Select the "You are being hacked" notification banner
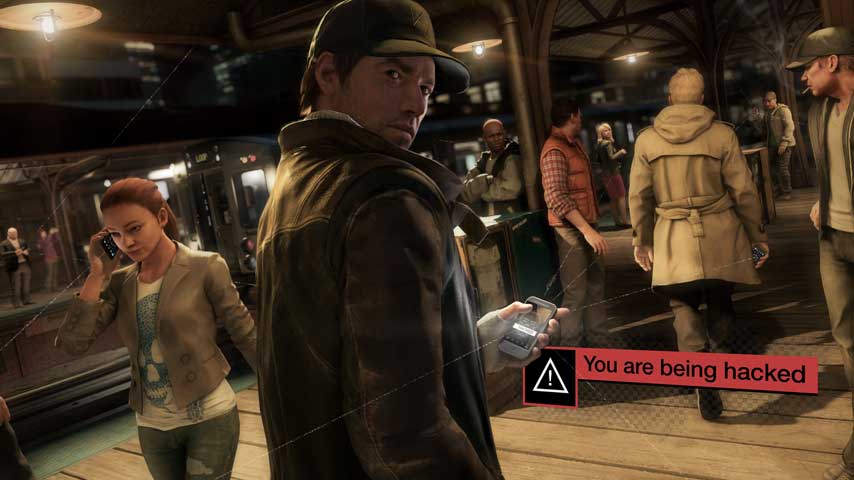The image size is (854, 480). click(695, 371)
